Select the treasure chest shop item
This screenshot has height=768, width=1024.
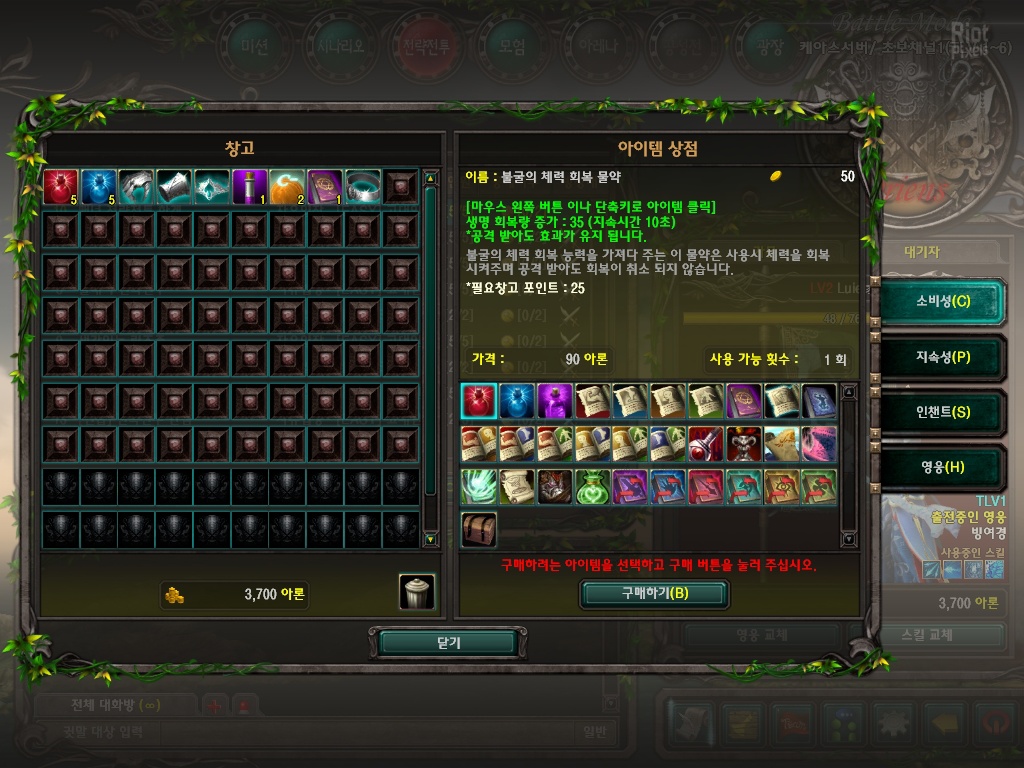(479, 530)
